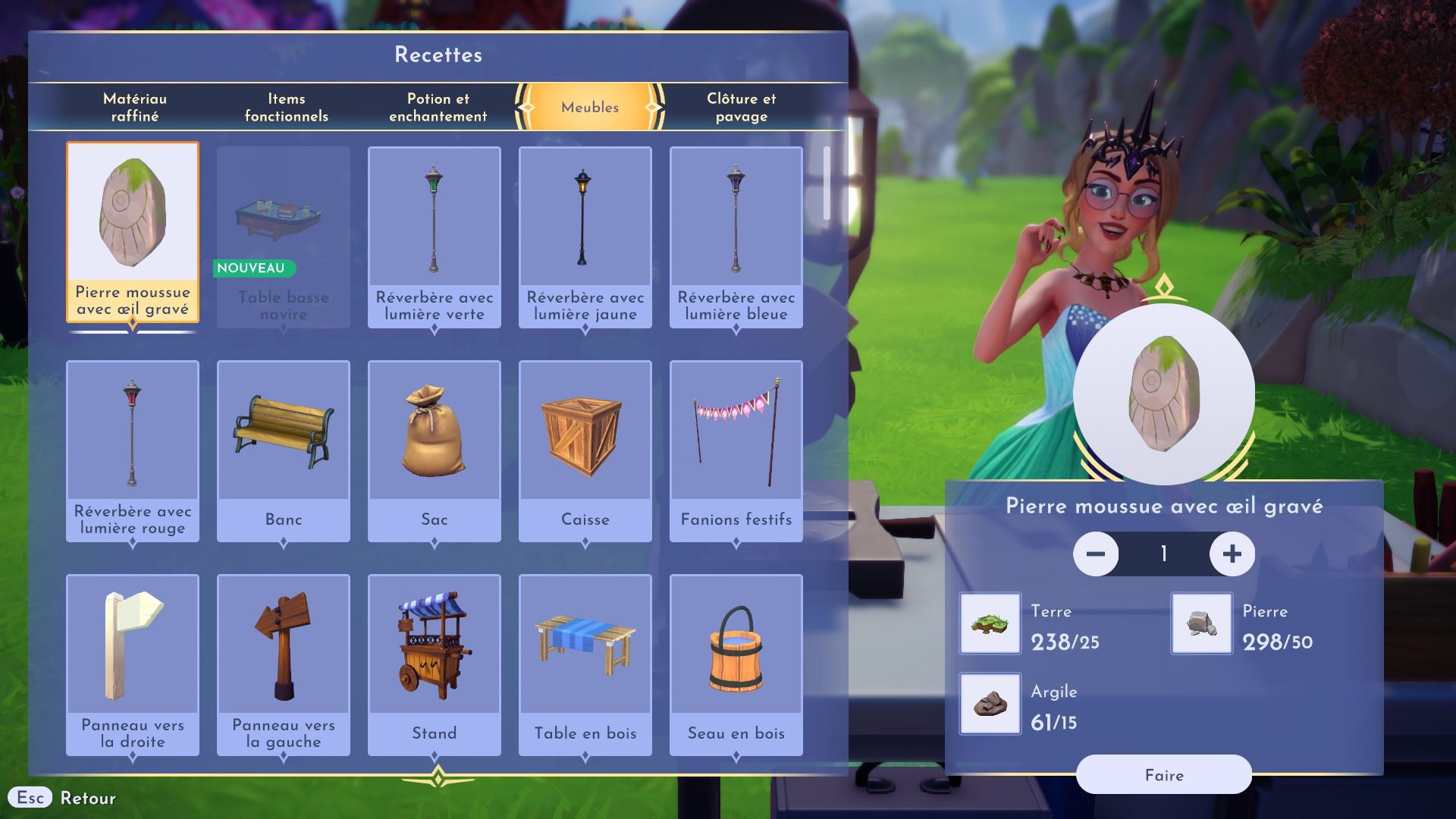Decrease craft quantity with minus button
Screen dimensions: 1456x819
[x=1096, y=554]
